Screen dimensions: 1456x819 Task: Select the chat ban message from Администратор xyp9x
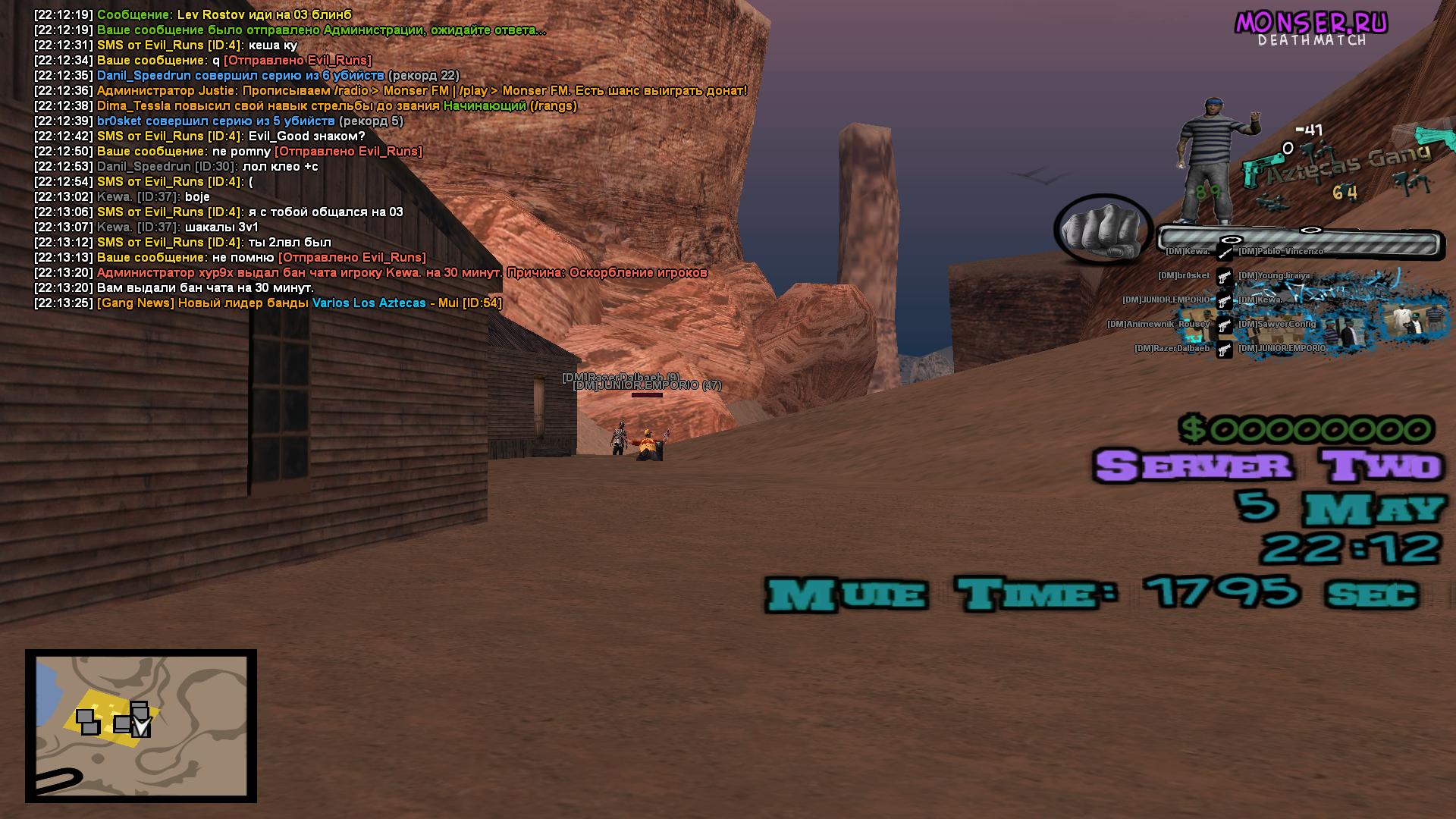(402, 273)
